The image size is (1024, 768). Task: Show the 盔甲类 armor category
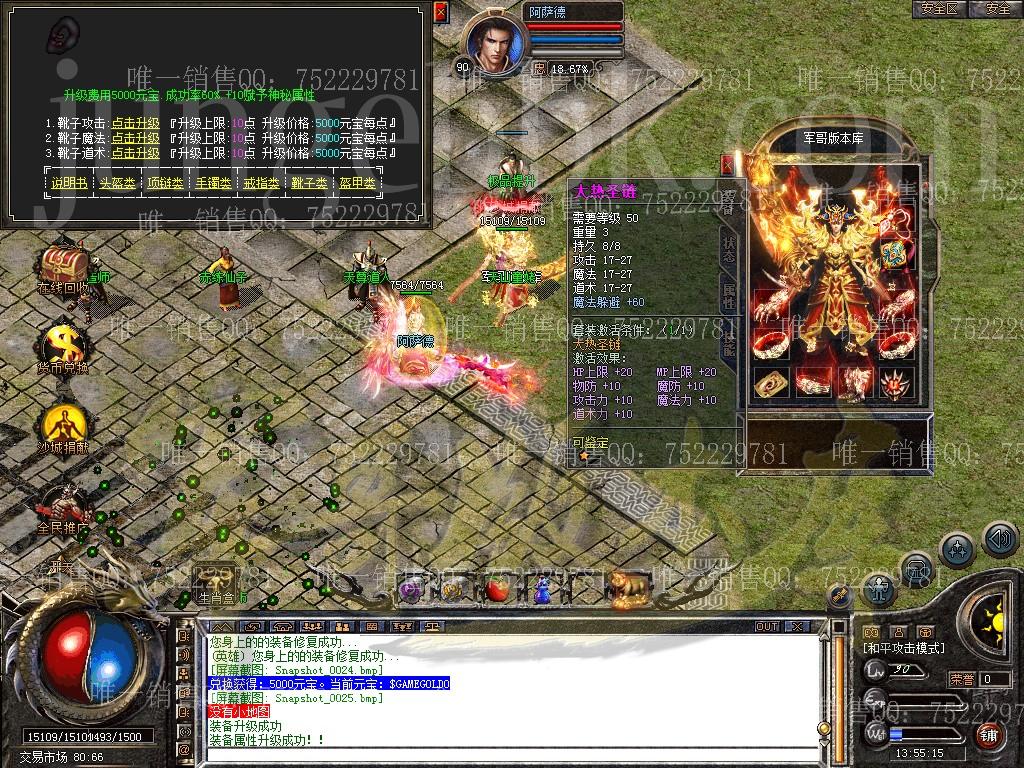(x=357, y=184)
